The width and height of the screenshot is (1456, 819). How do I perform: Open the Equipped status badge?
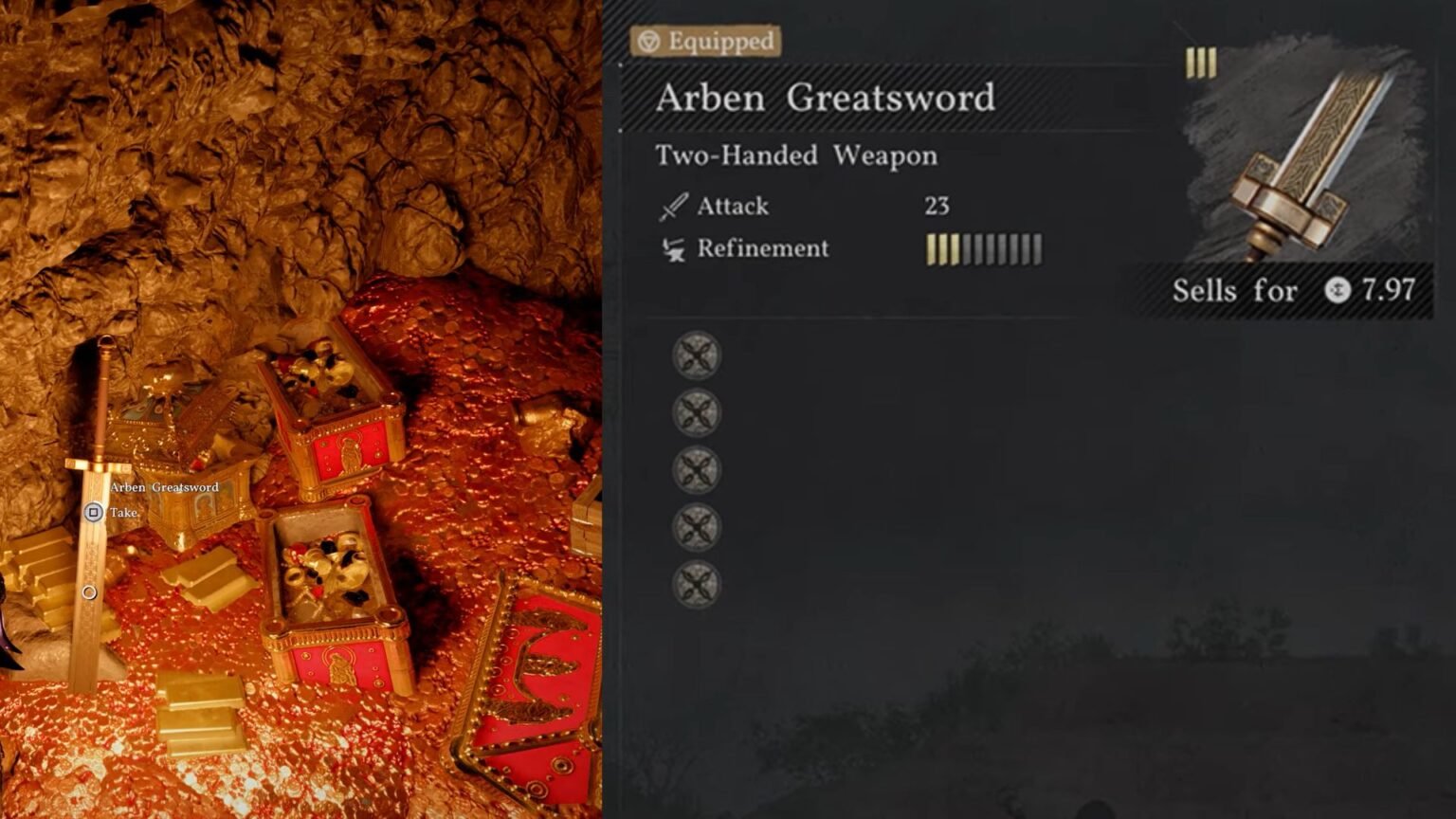709,41
